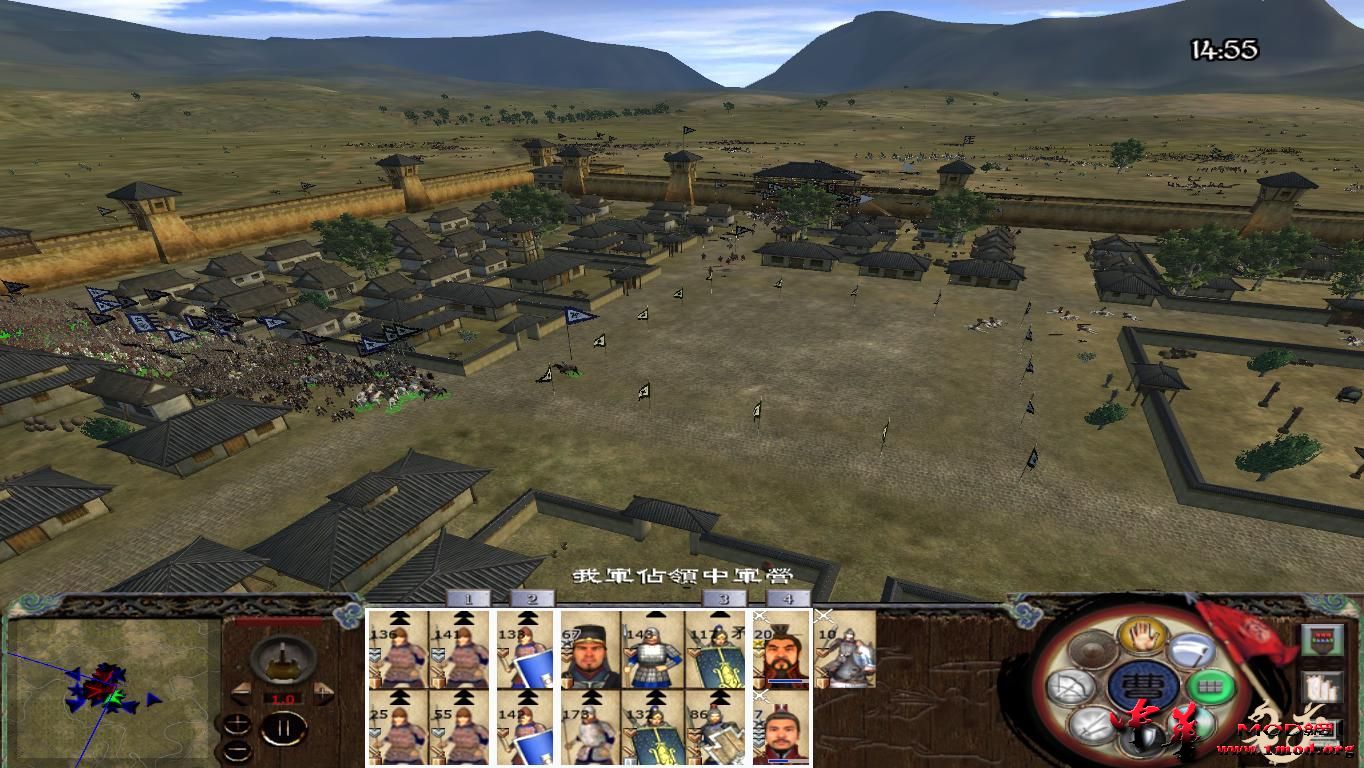Screen dimensions: 1364x768
Task: Toggle fire-at-will with the bow icon
Action: tap(1069, 688)
